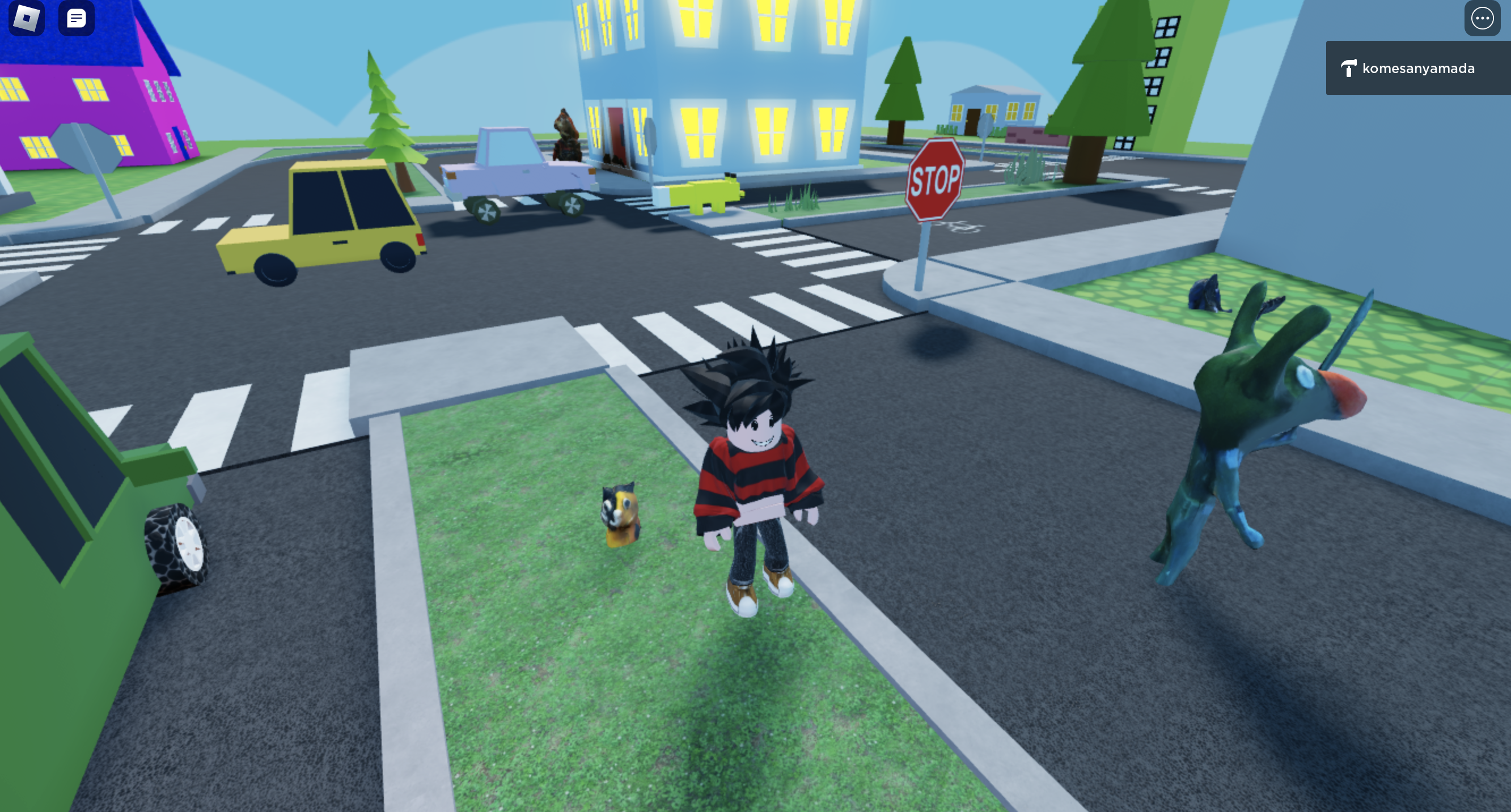Screen dimensions: 1511x812
Task: Select player komesanyamada in the list
Action: click(x=1418, y=69)
